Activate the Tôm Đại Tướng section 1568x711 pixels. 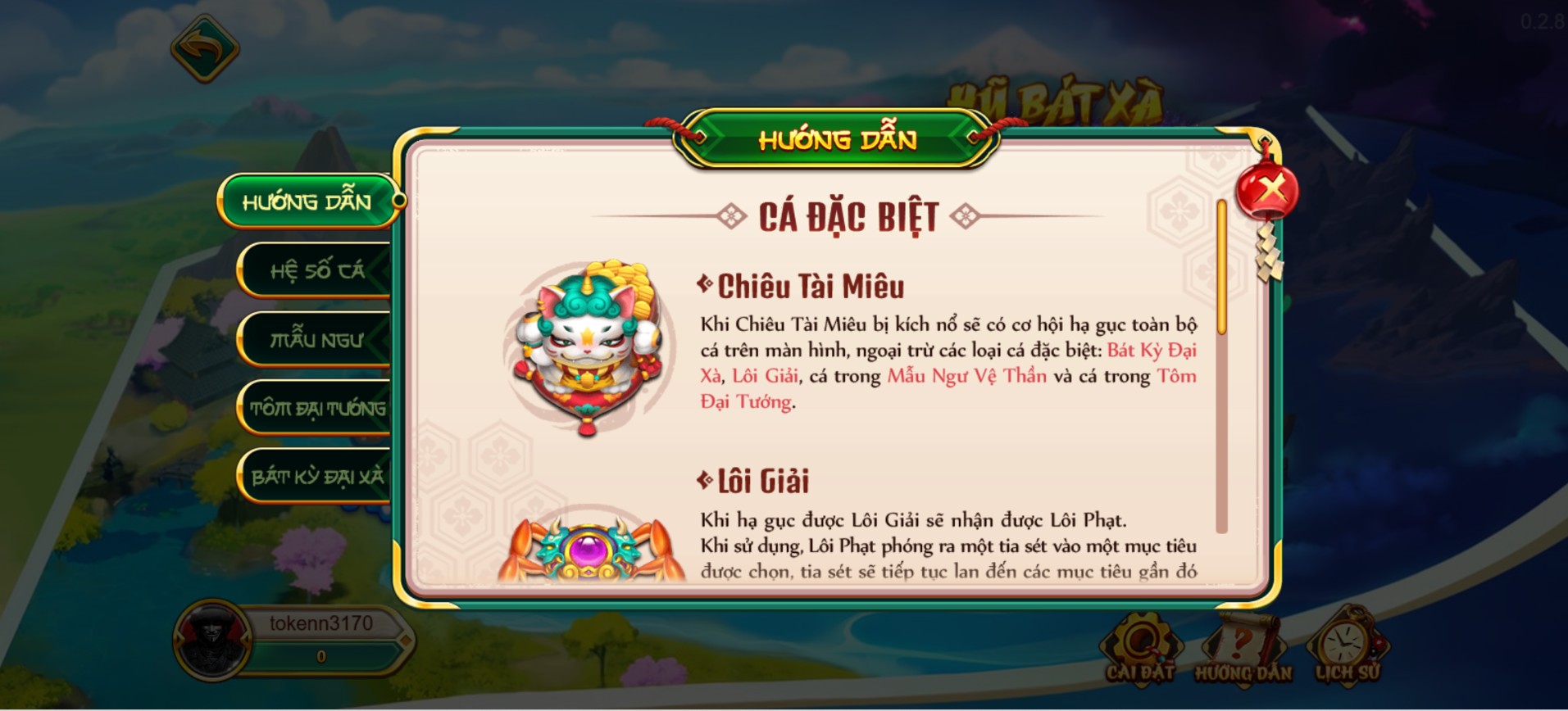point(314,406)
